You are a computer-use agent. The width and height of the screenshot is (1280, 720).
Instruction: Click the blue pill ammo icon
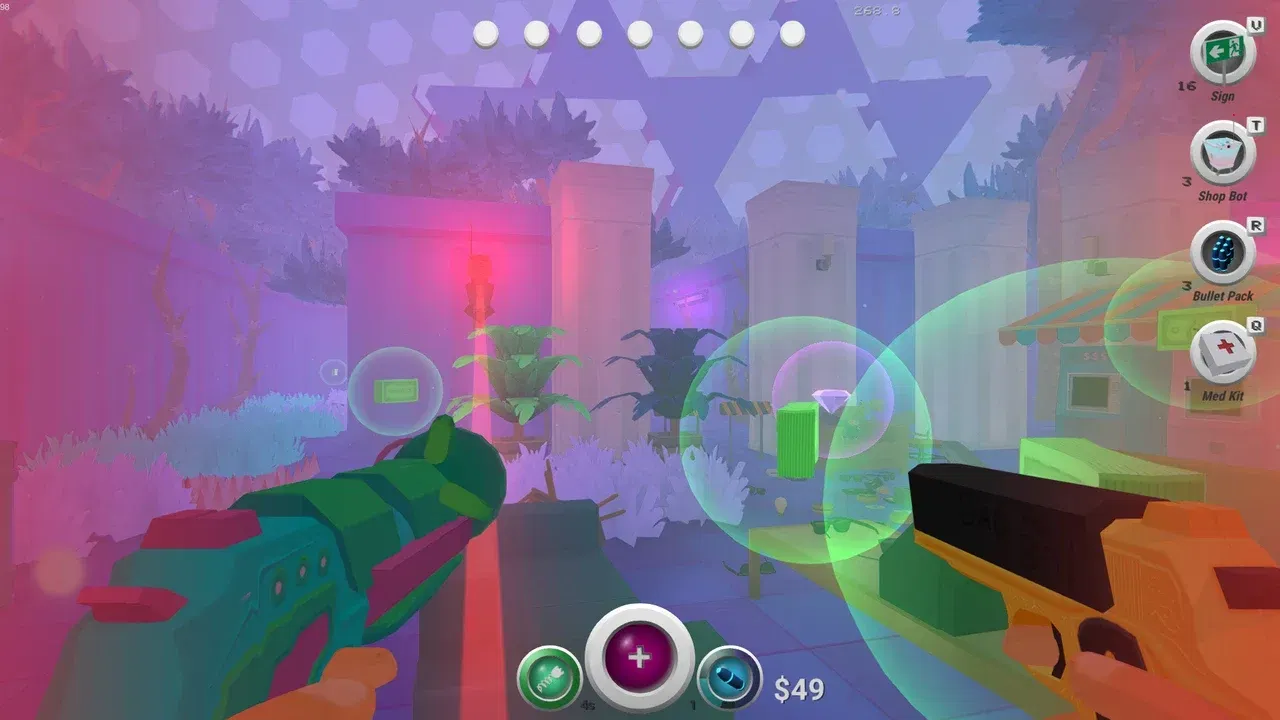coord(732,676)
